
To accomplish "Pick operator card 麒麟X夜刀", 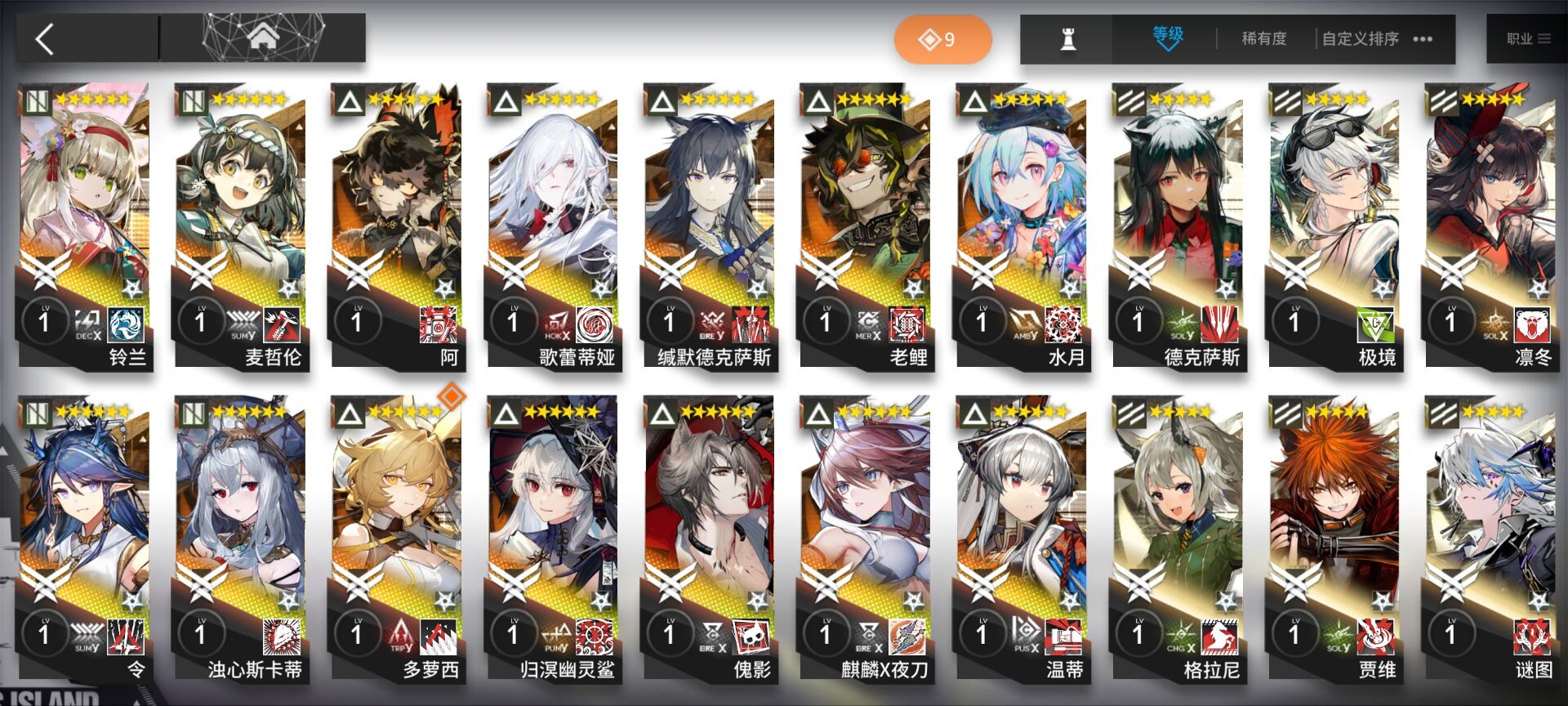I will [866, 535].
